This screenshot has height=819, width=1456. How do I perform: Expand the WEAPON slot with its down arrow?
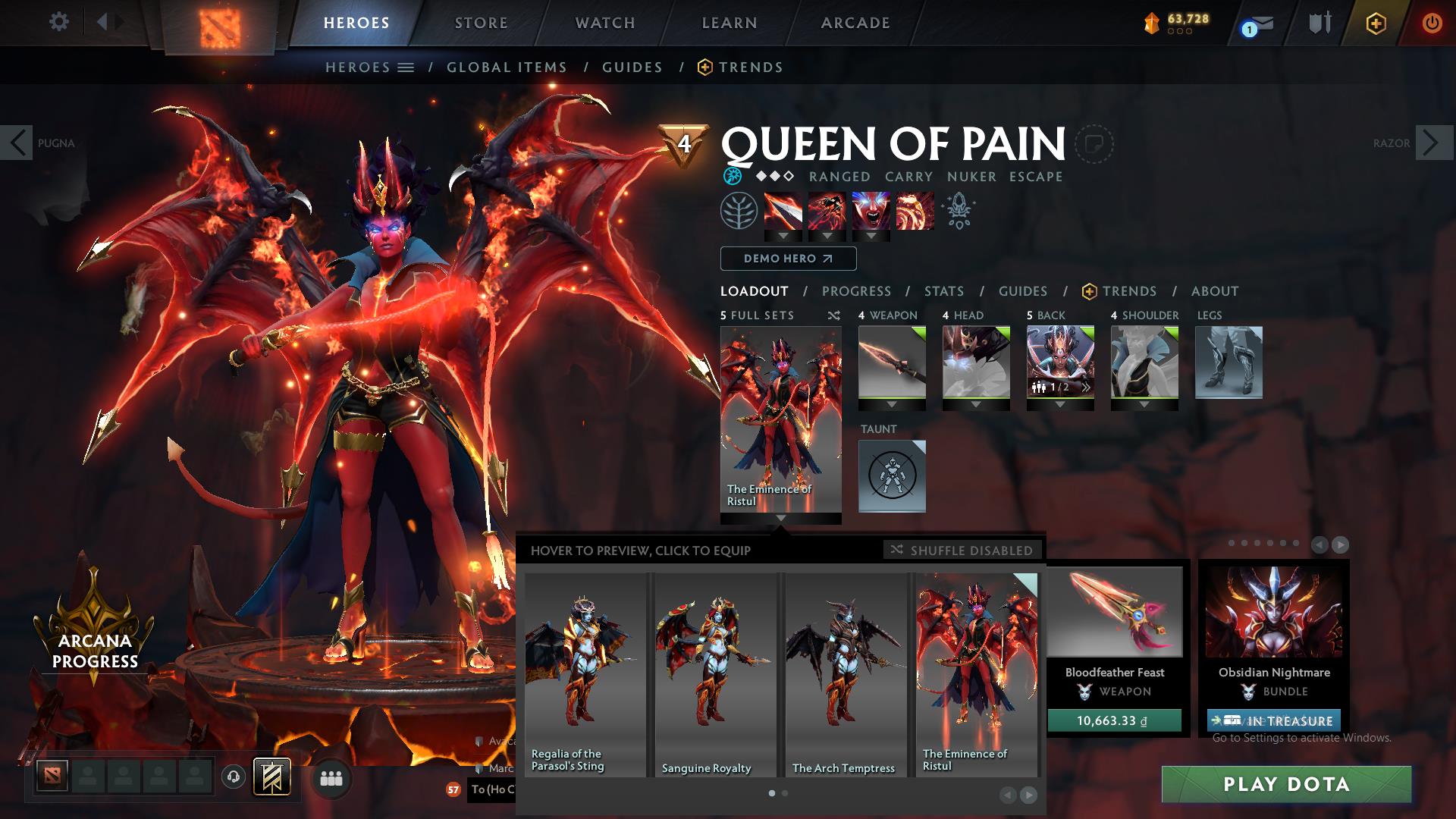point(891,405)
